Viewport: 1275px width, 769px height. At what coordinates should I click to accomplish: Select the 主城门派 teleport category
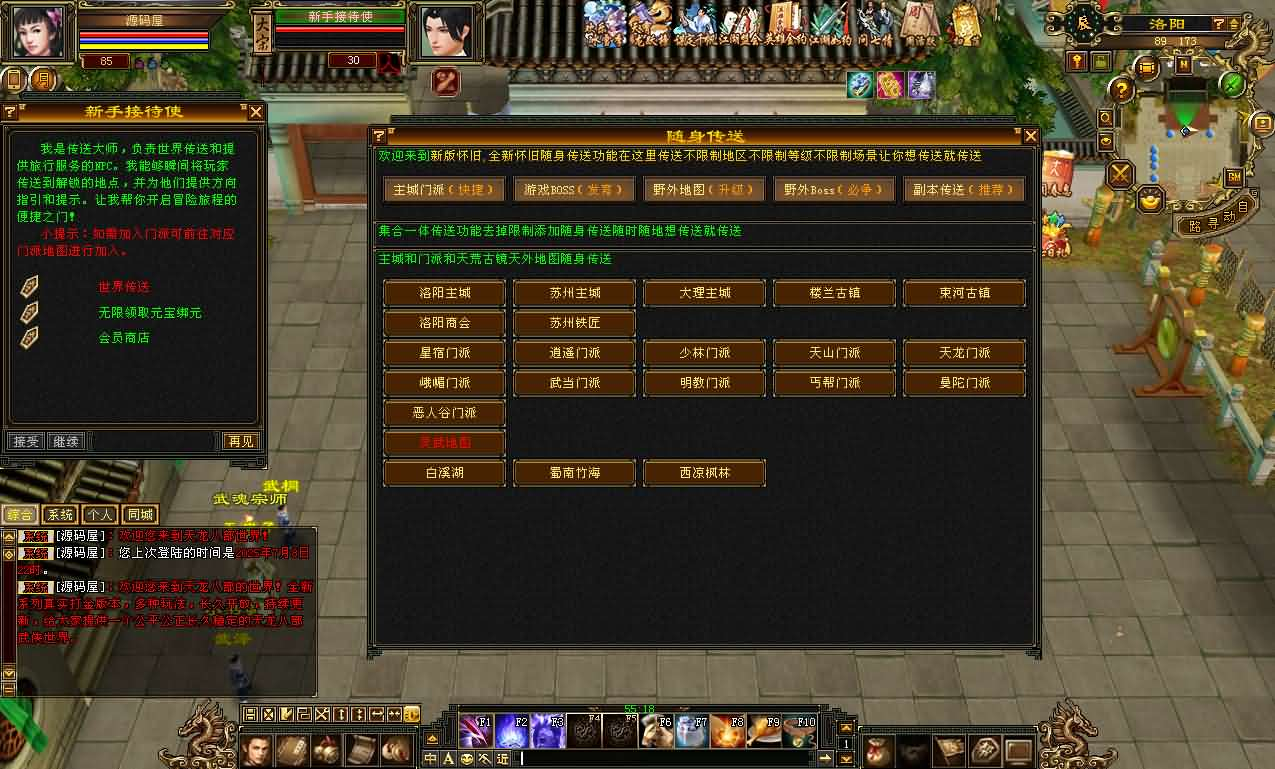pos(444,189)
